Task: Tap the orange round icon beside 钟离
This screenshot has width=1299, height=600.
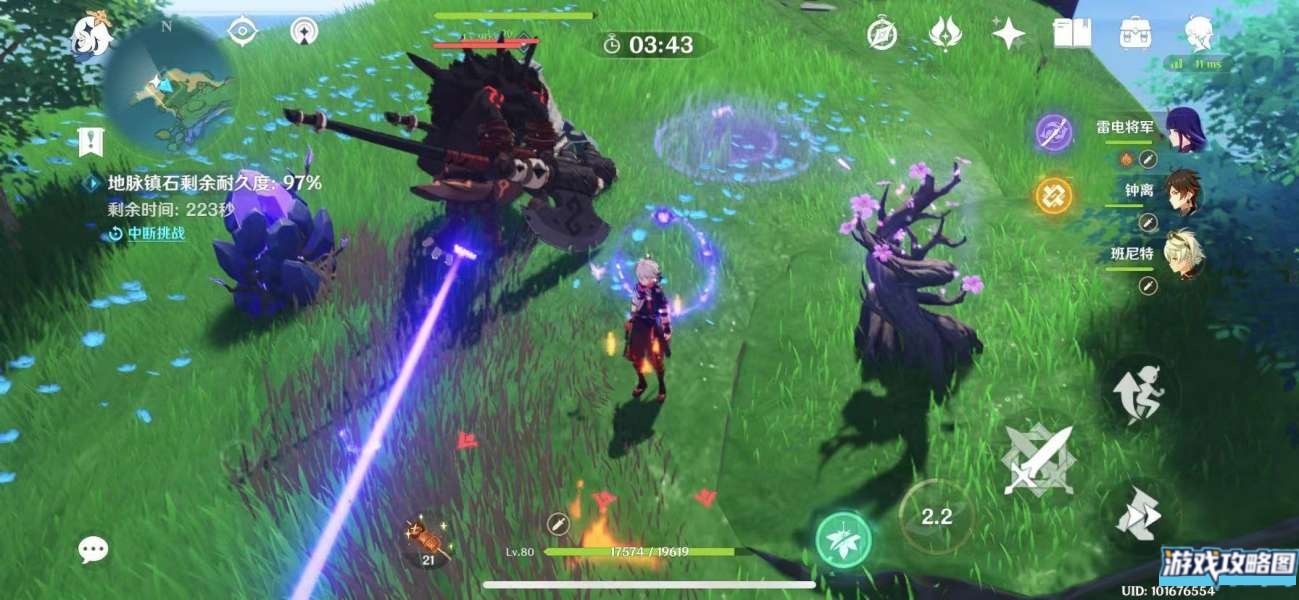Action: pos(1053,194)
